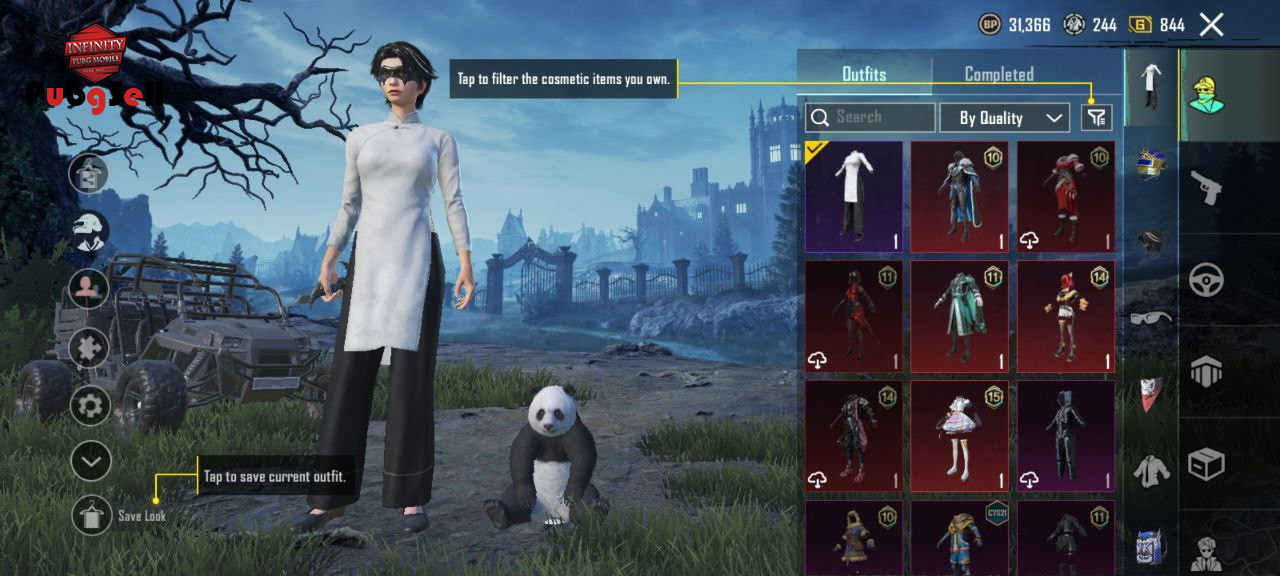Open the gear settings icon

pyautogui.click(x=90, y=405)
